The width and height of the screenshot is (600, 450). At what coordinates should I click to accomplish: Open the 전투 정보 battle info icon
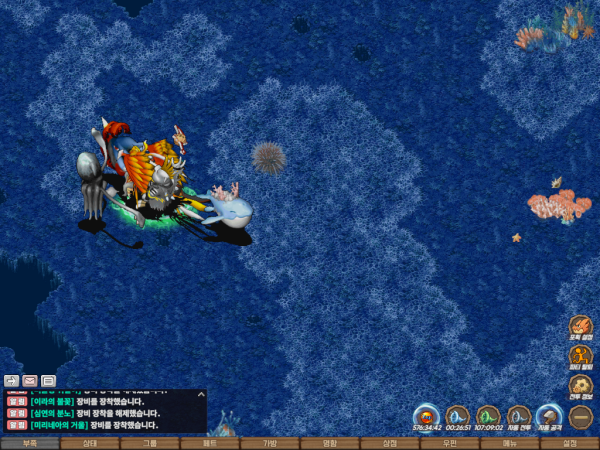coord(581,385)
